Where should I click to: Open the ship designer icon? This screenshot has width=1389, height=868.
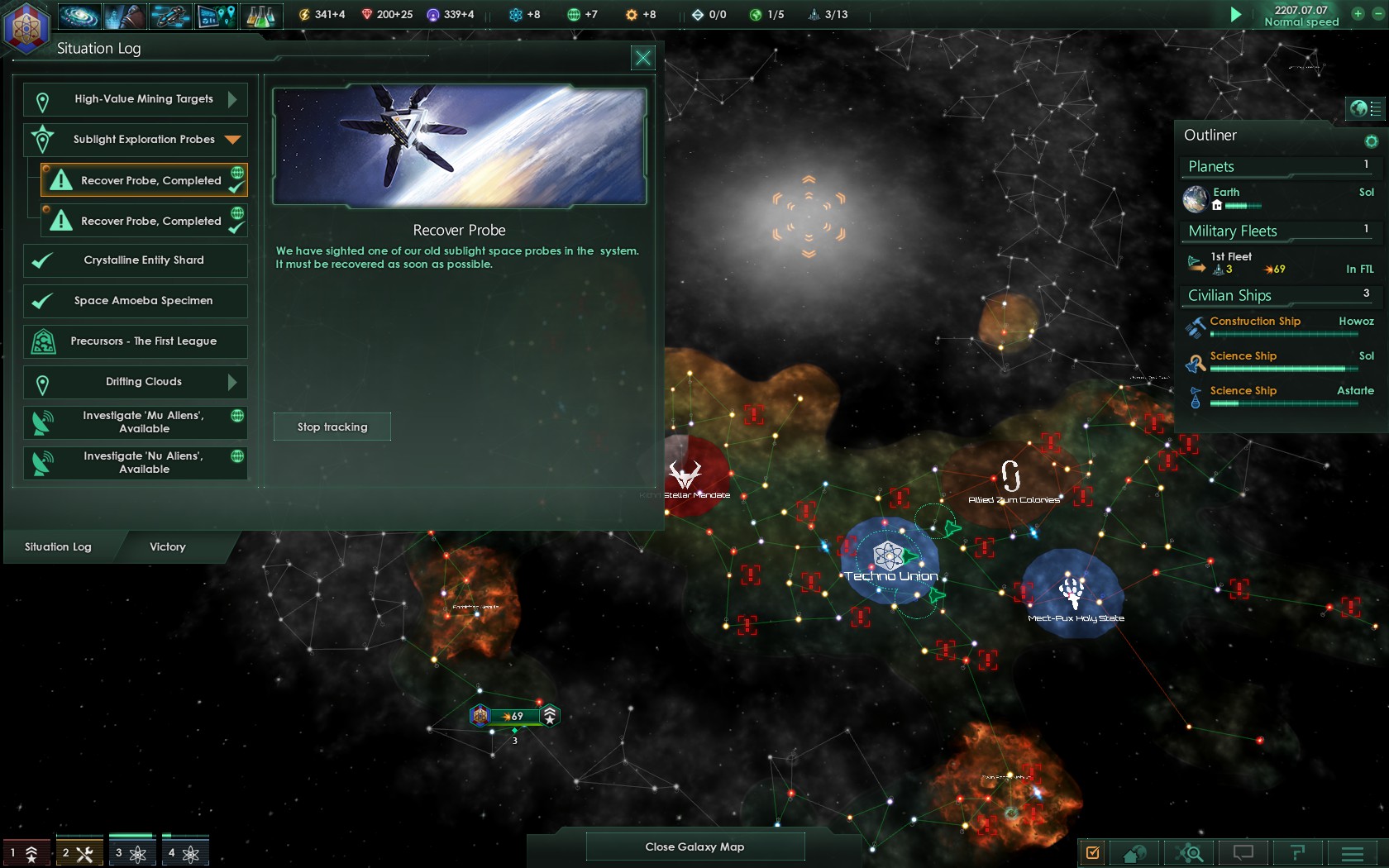click(169, 15)
